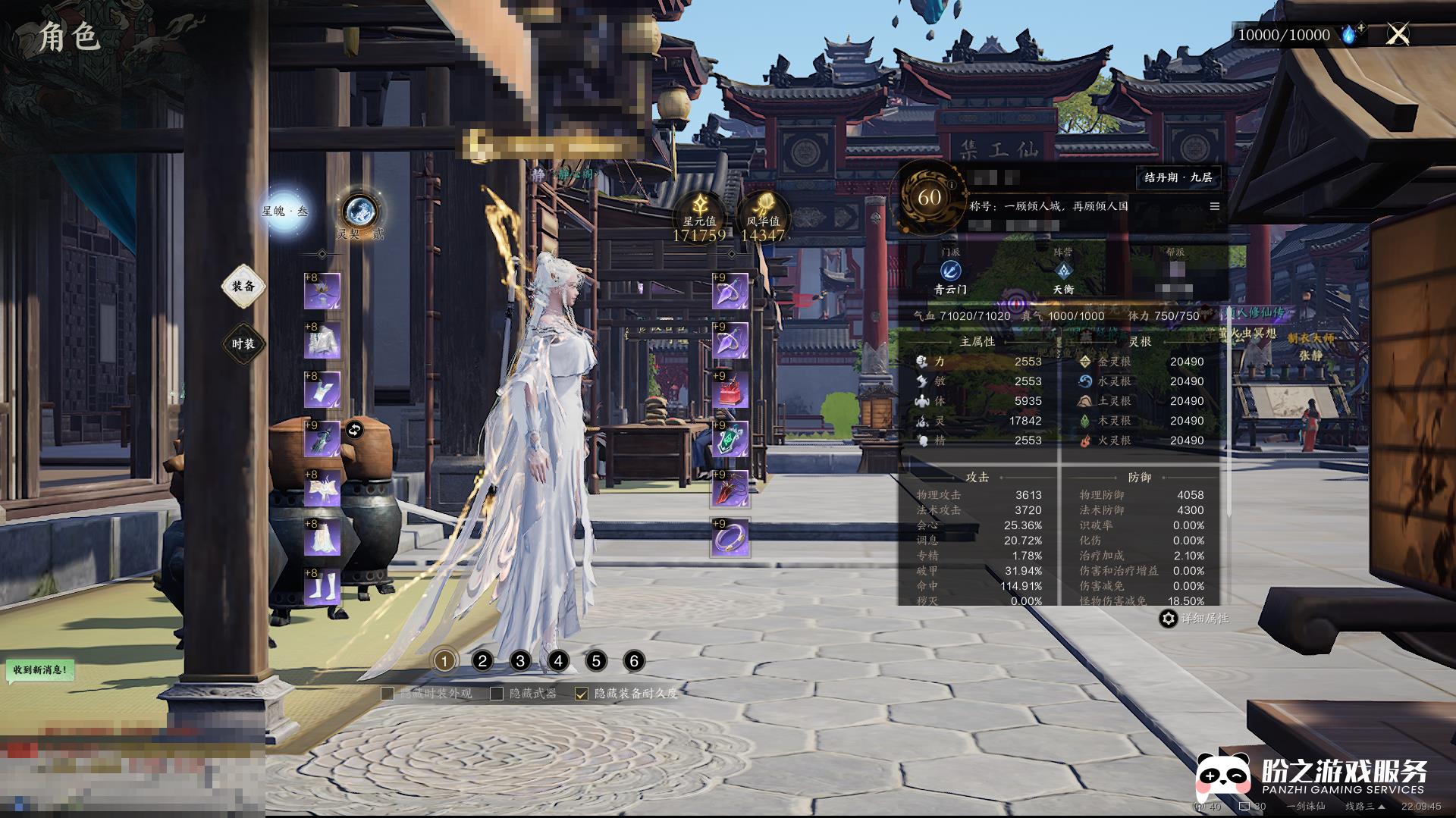Select the white boots equipment slot
This screenshot has width=1456, height=818.
pyautogui.click(x=322, y=586)
